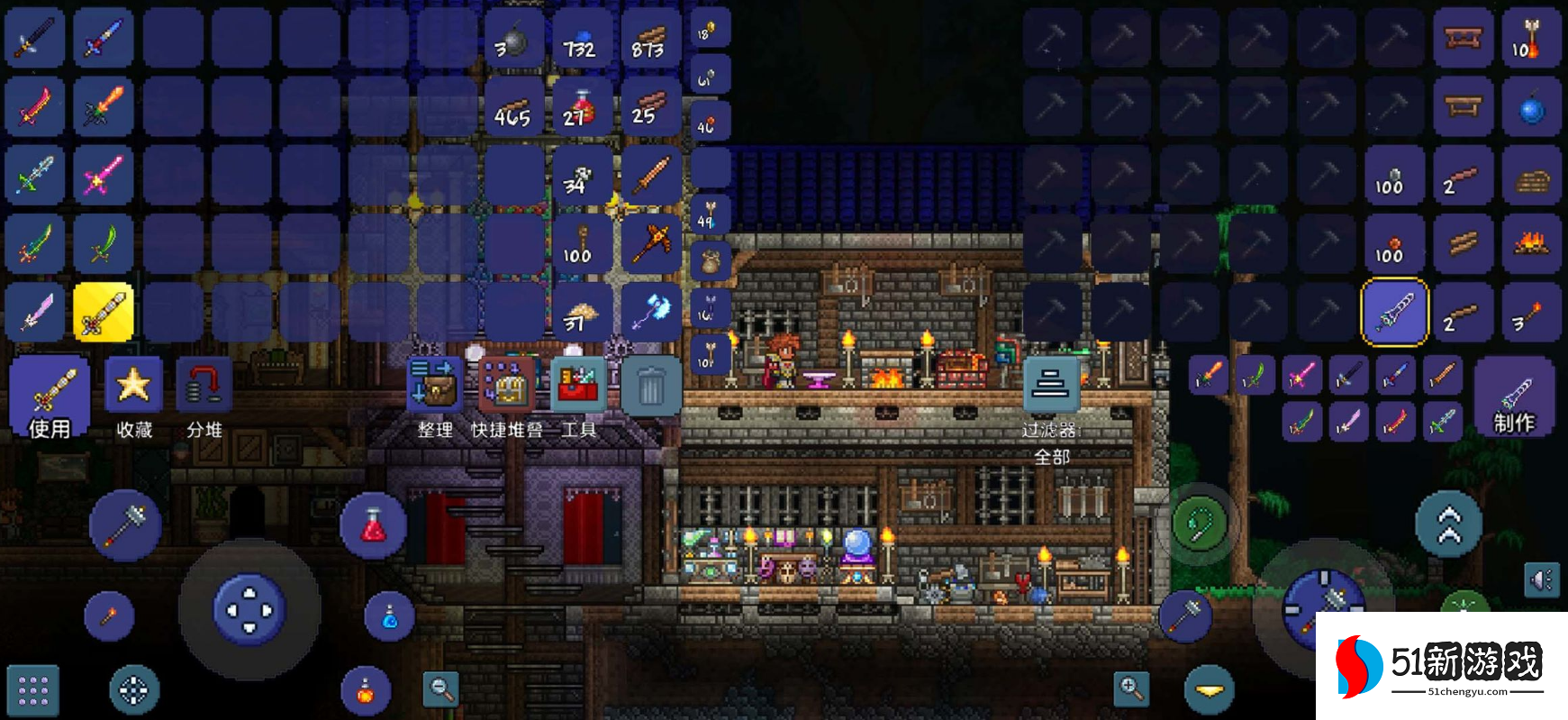
Task: Tap the 制作 craft button
Action: click(x=1514, y=398)
